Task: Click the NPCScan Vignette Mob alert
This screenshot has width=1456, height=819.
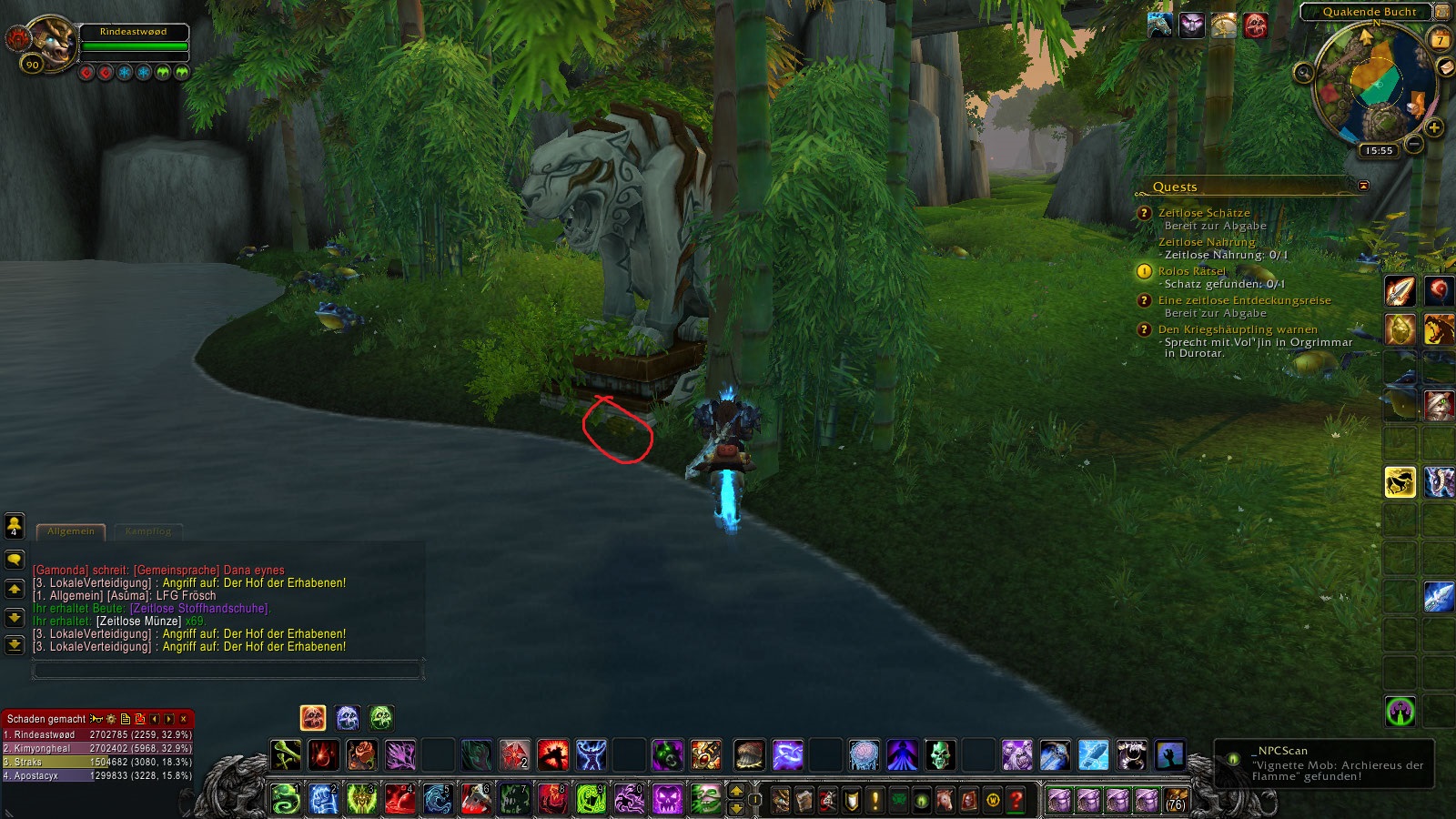Action: 1325,763
